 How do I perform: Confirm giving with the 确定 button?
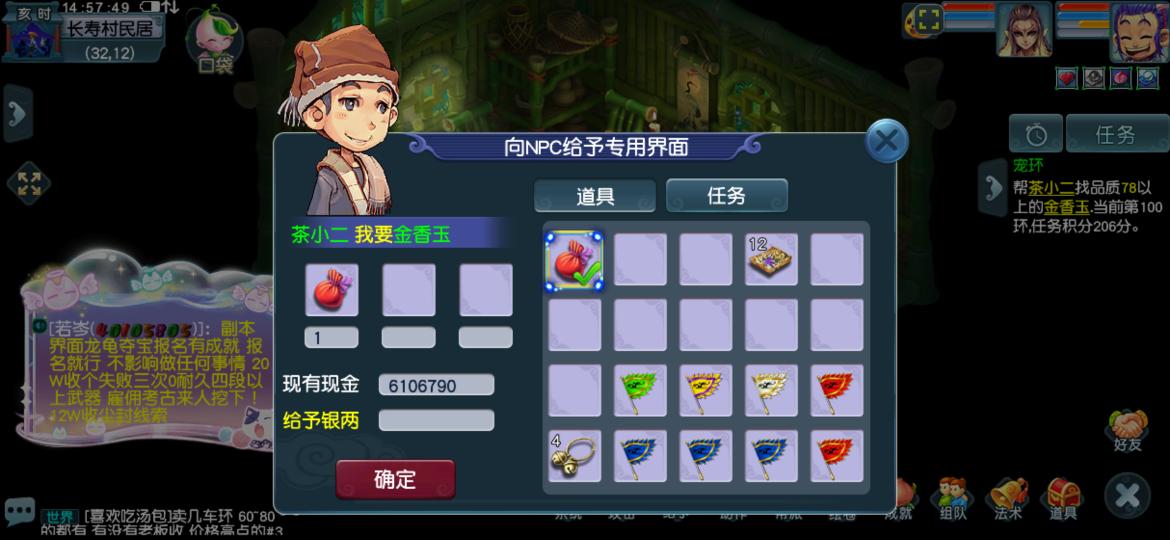[395, 479]
